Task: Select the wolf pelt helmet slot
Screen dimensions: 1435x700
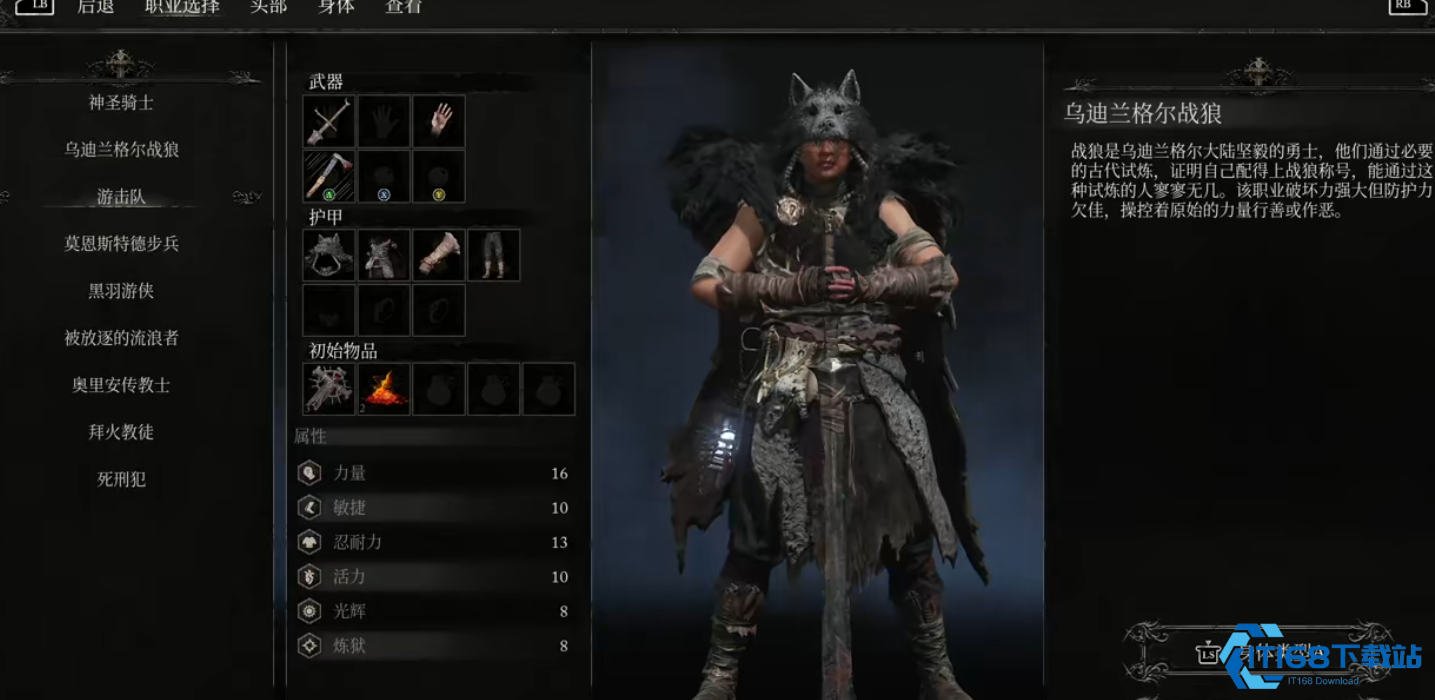Action: (x=329, y=255)
